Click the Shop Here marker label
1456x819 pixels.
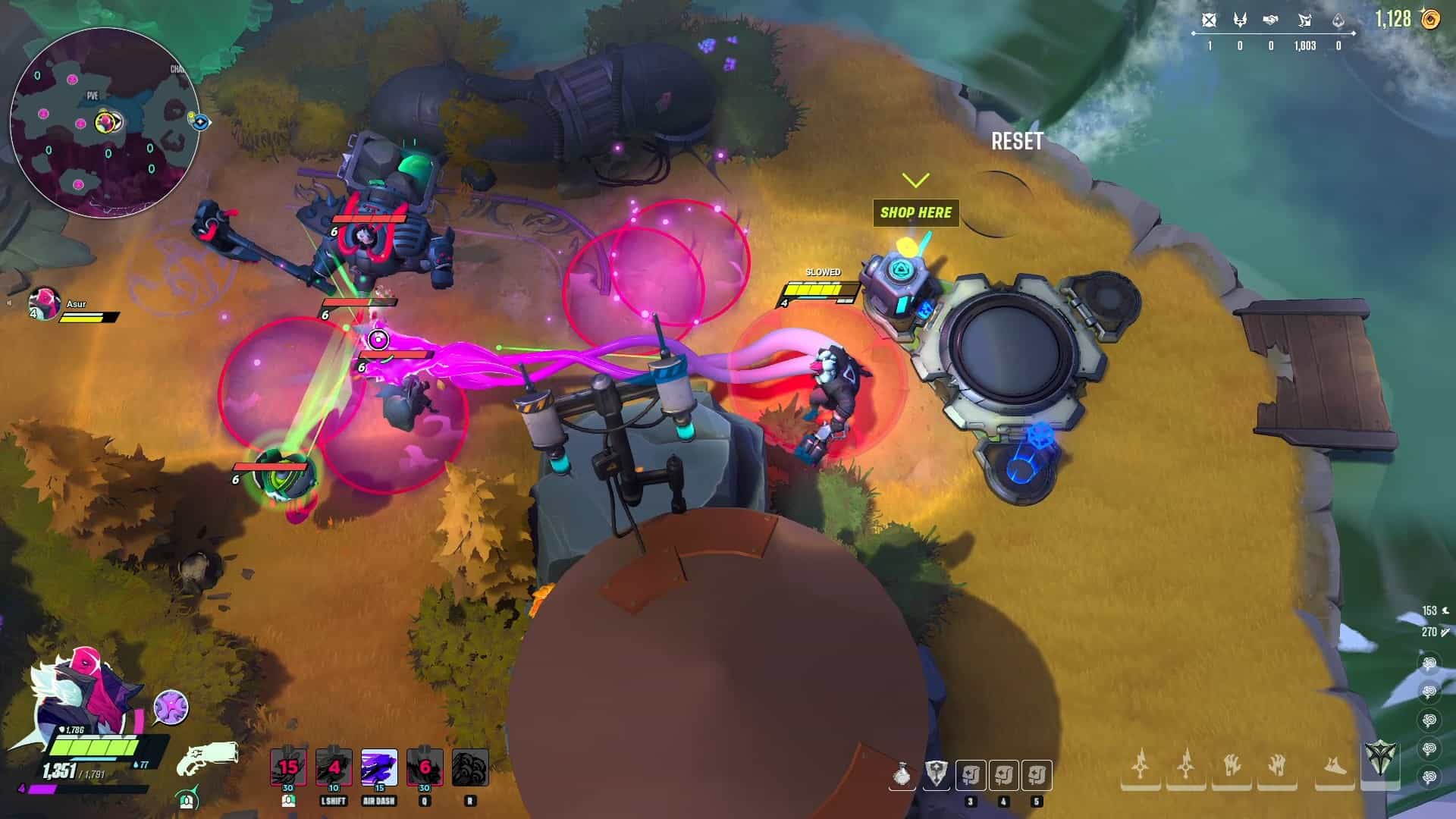click(916, 213)
